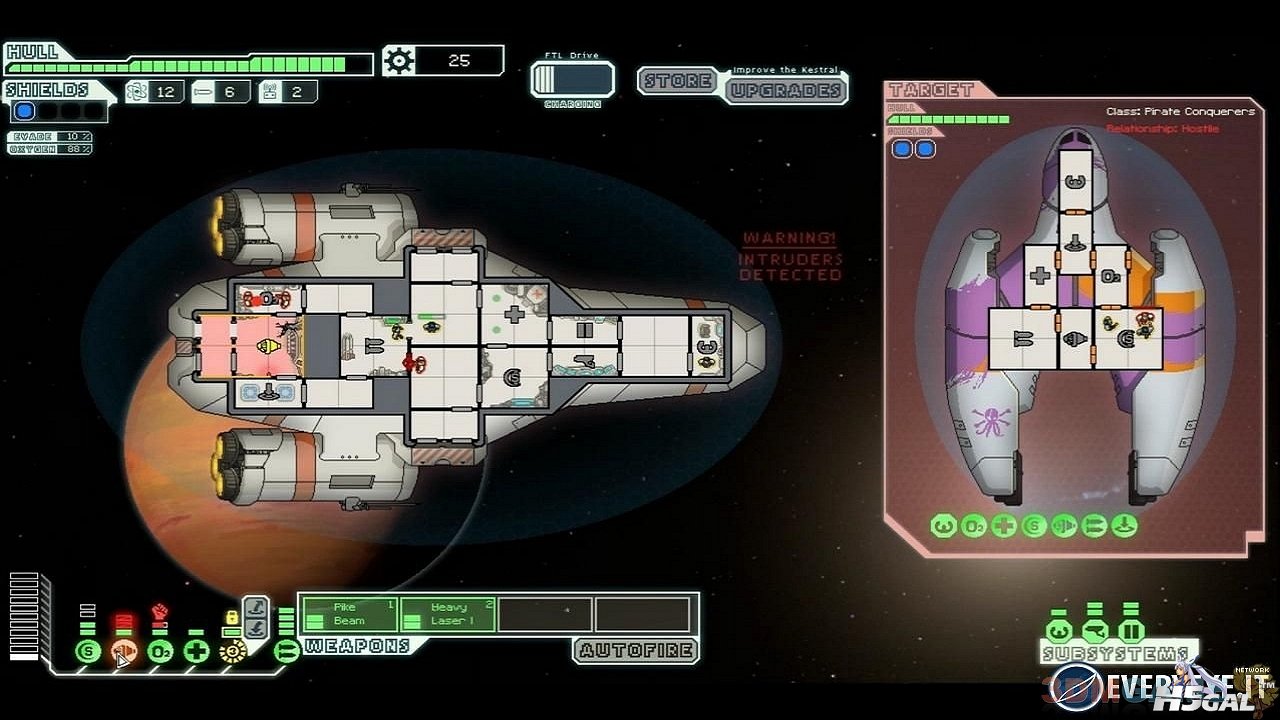This screenshot has height=720, width=1280.
Task: Click the yellow locked system icon
Action: coord(233,652)
